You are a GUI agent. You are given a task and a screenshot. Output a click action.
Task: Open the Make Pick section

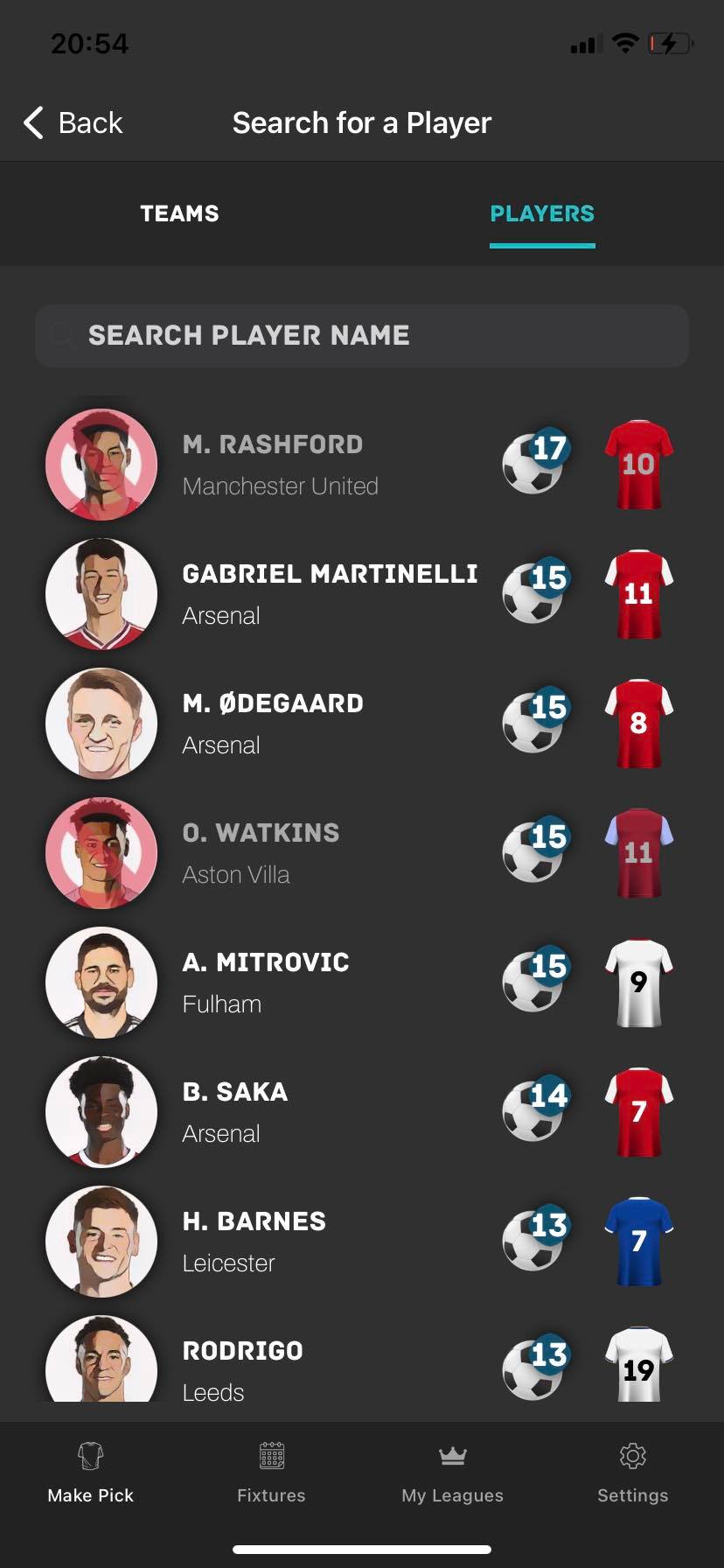91,1473
